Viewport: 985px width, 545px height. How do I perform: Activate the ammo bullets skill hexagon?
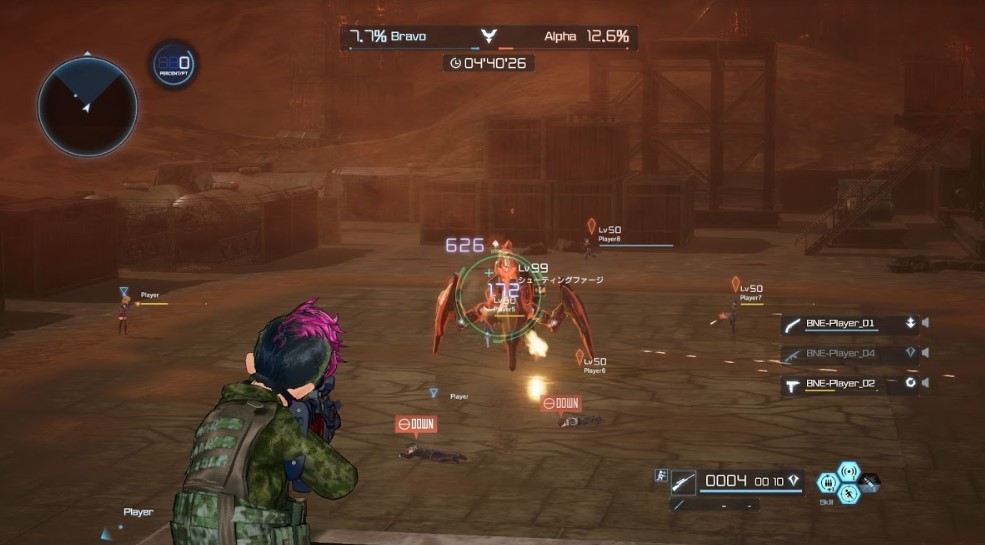tap(825, 482)
